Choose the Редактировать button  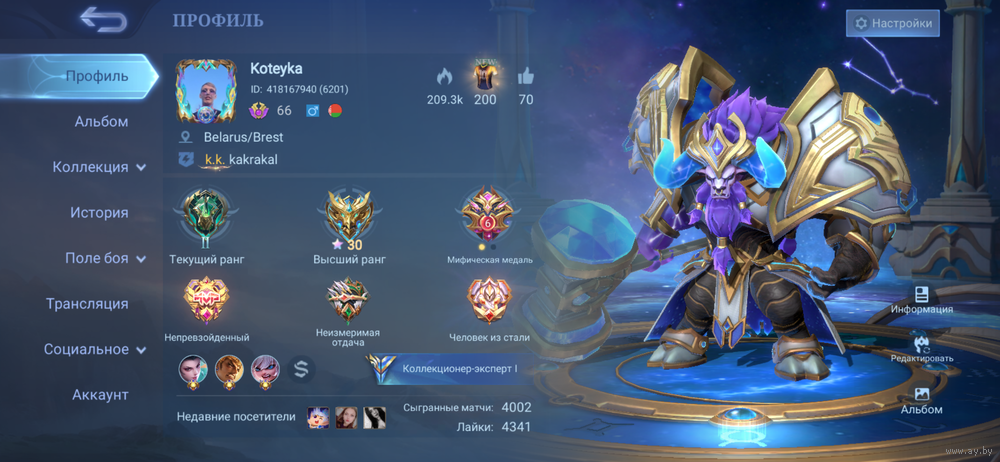point(922,345)
